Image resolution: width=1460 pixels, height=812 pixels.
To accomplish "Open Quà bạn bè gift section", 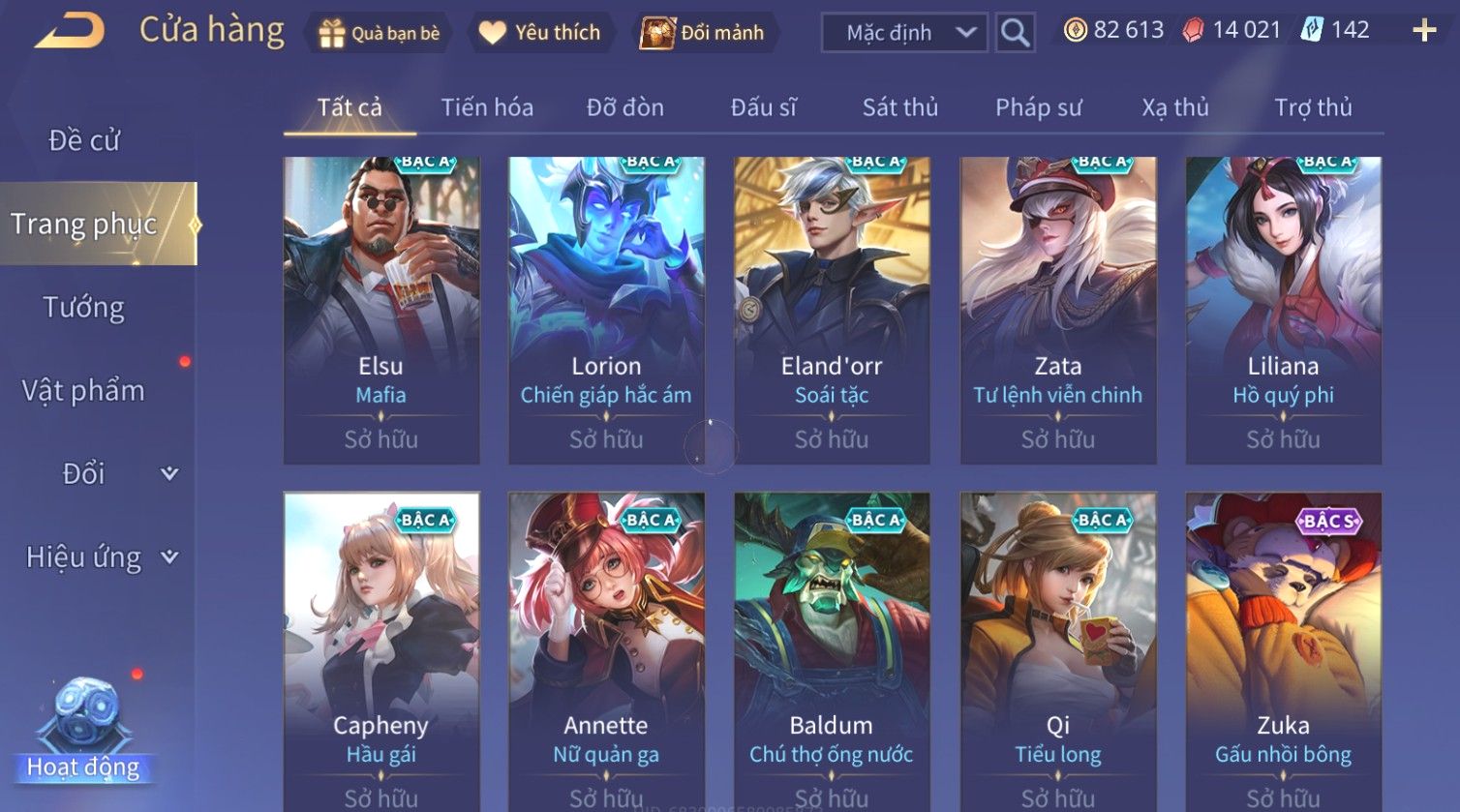I will click(x=379, y=33).
